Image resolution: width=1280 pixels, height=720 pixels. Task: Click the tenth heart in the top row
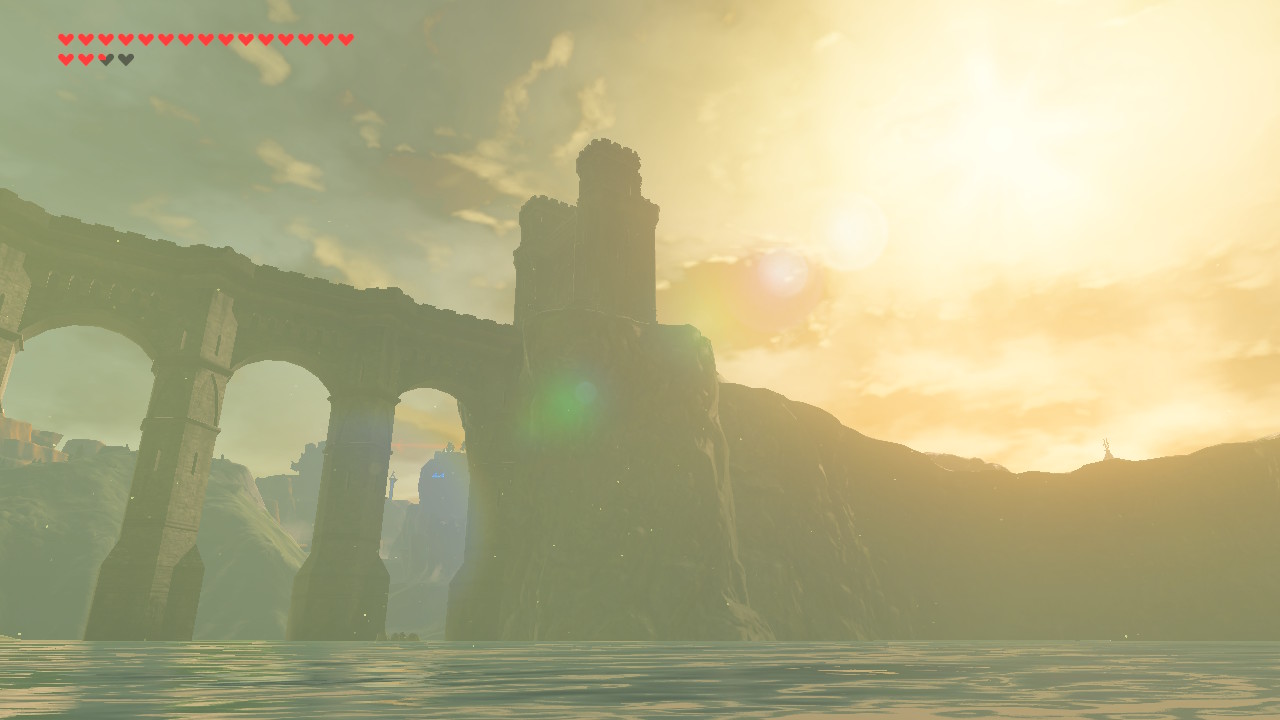pos(245,40)
